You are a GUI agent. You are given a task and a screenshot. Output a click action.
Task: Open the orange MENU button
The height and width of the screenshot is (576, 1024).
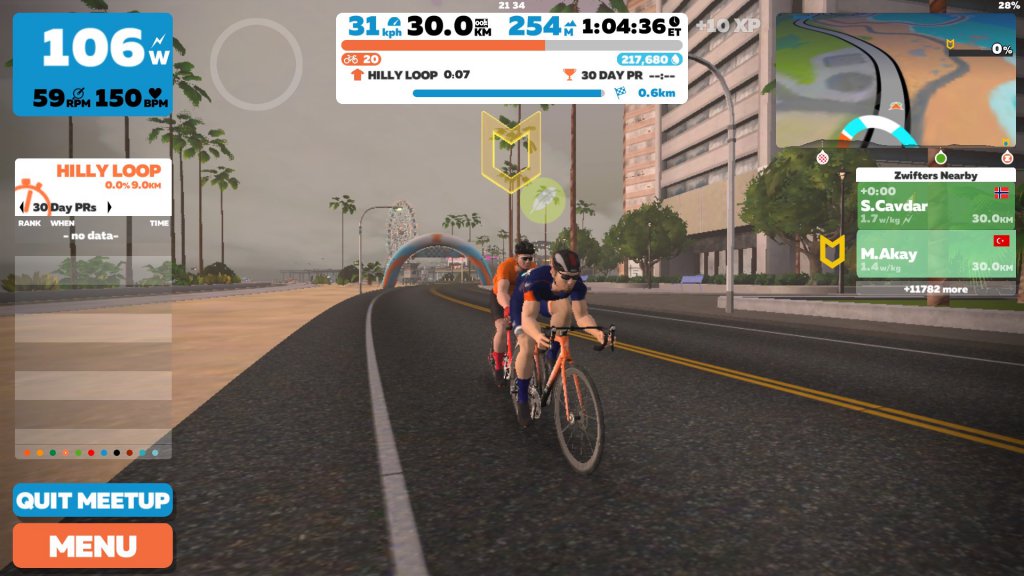[92, 546]
